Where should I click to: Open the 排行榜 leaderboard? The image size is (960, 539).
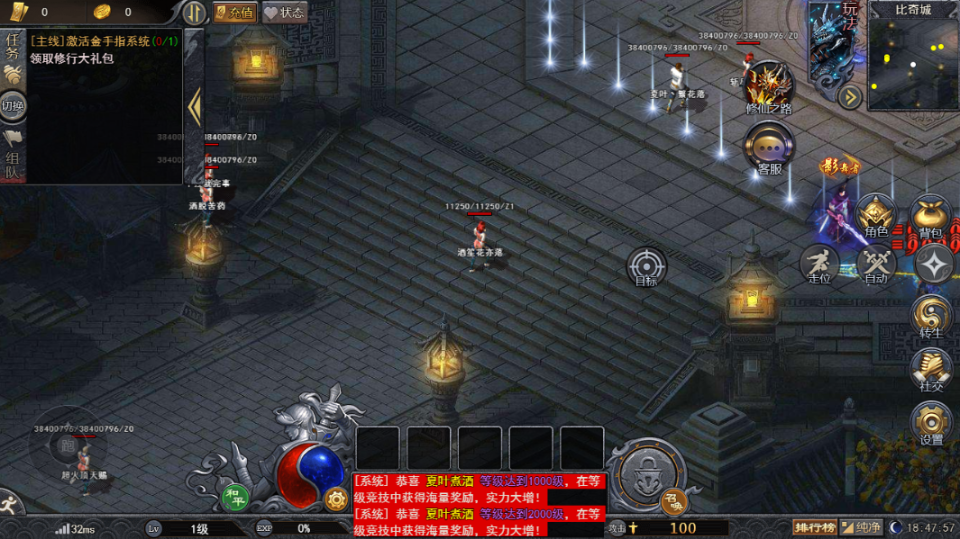(815, 528)
